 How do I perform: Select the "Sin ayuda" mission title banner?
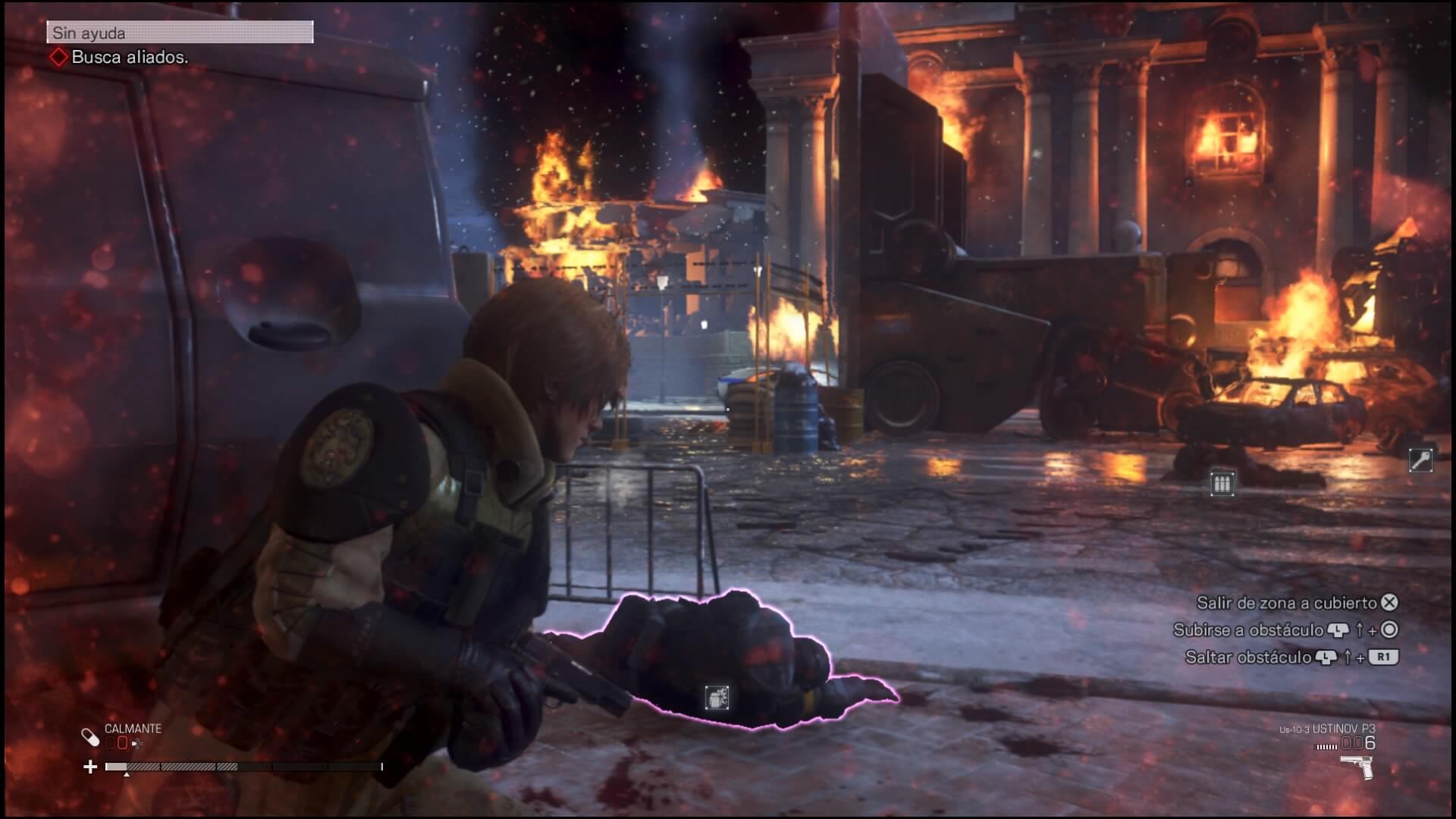pyautogui.click(x=180, y=33)
